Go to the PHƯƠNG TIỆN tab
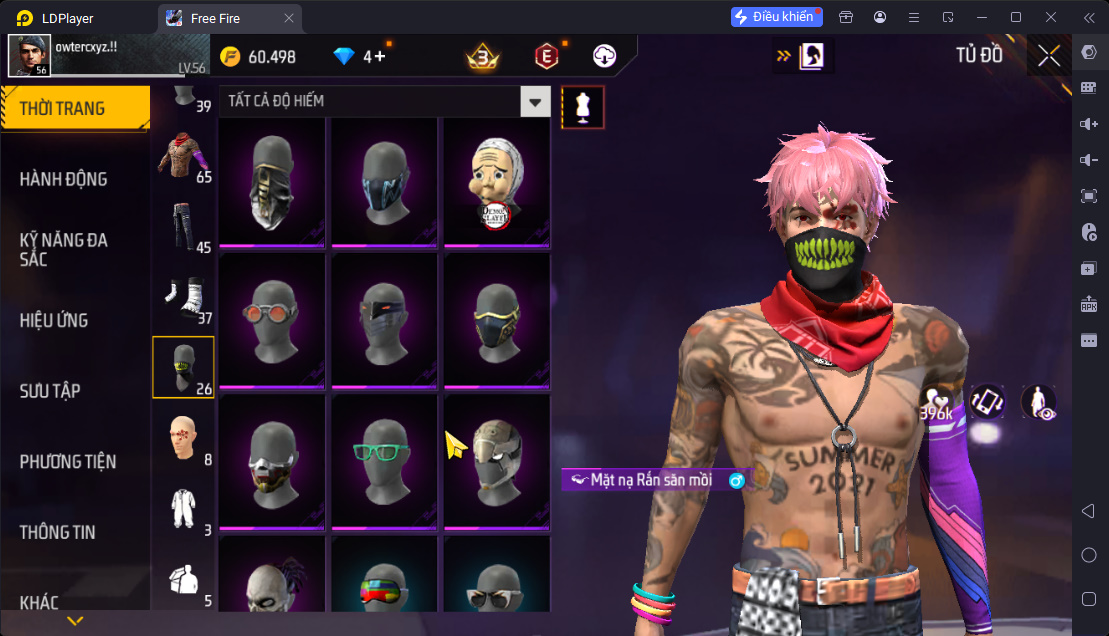This screenshot has width=1109, height=636. point(68,461)
